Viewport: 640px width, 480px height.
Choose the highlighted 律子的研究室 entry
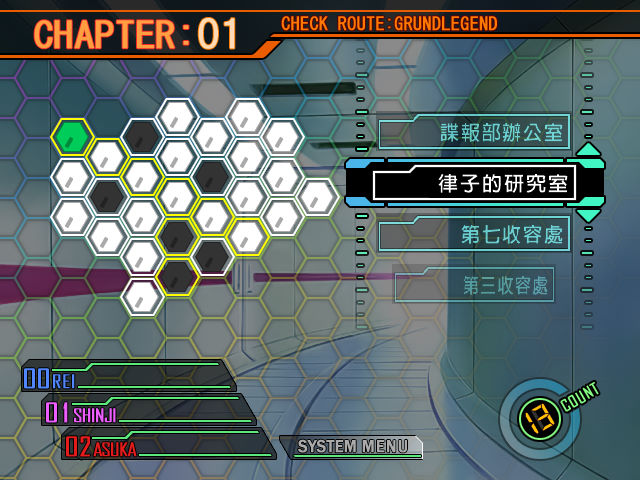pyautogui.click(x=475, y=185)
